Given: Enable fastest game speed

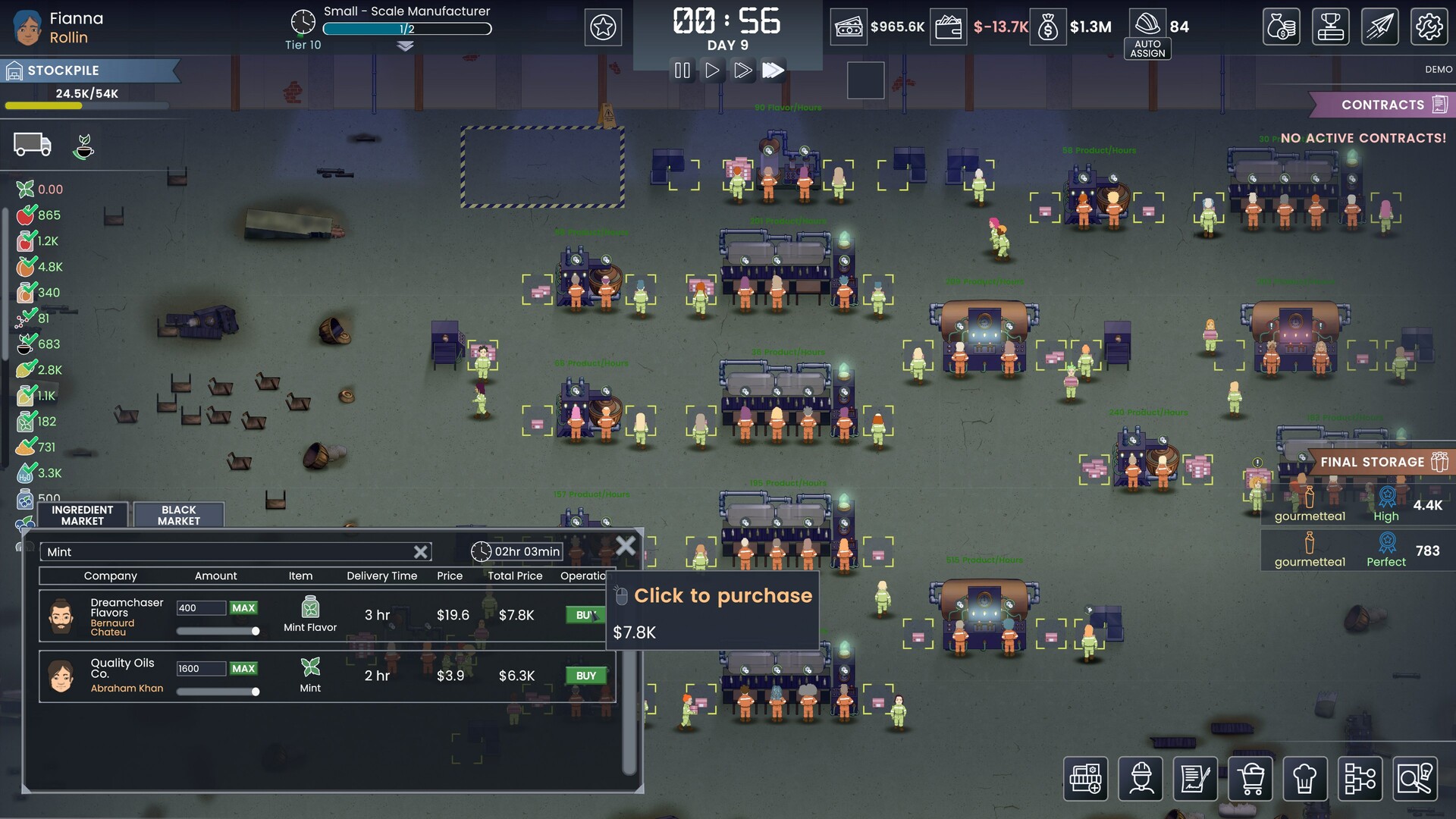Looking at the screenshot, I should point(774,70).
